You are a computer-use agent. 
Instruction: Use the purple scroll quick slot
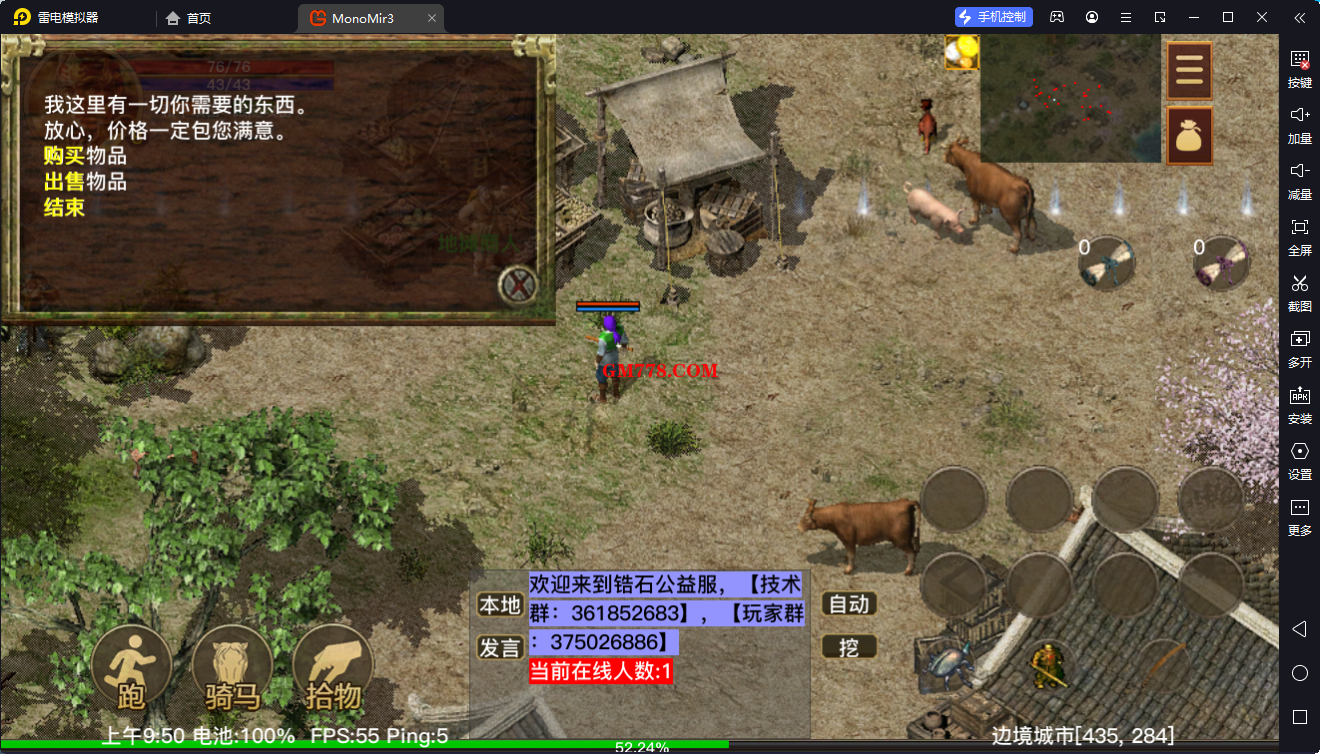coord(1221,263)
